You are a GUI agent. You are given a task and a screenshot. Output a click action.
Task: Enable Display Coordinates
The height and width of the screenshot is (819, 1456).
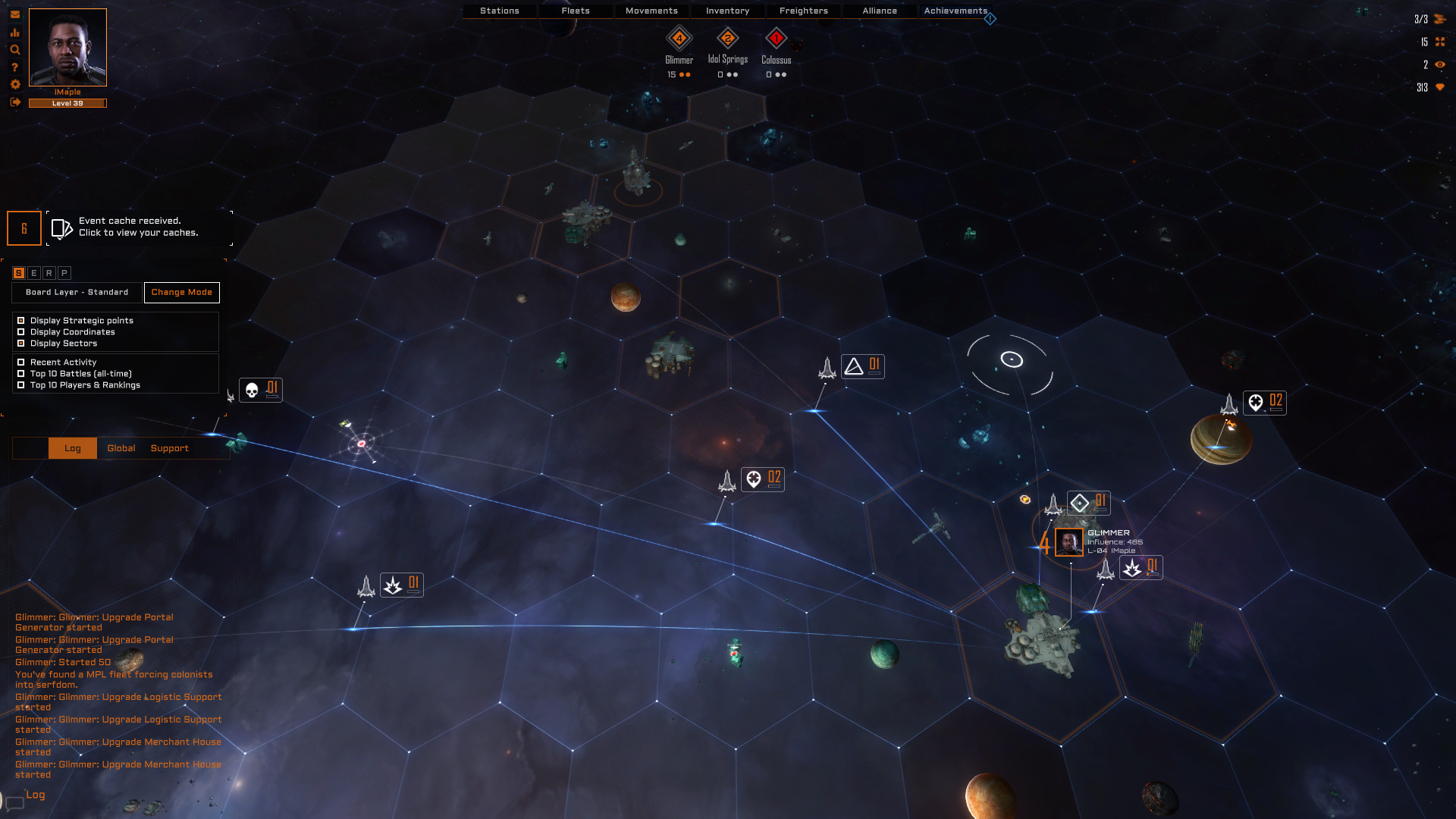pos(20,331)
